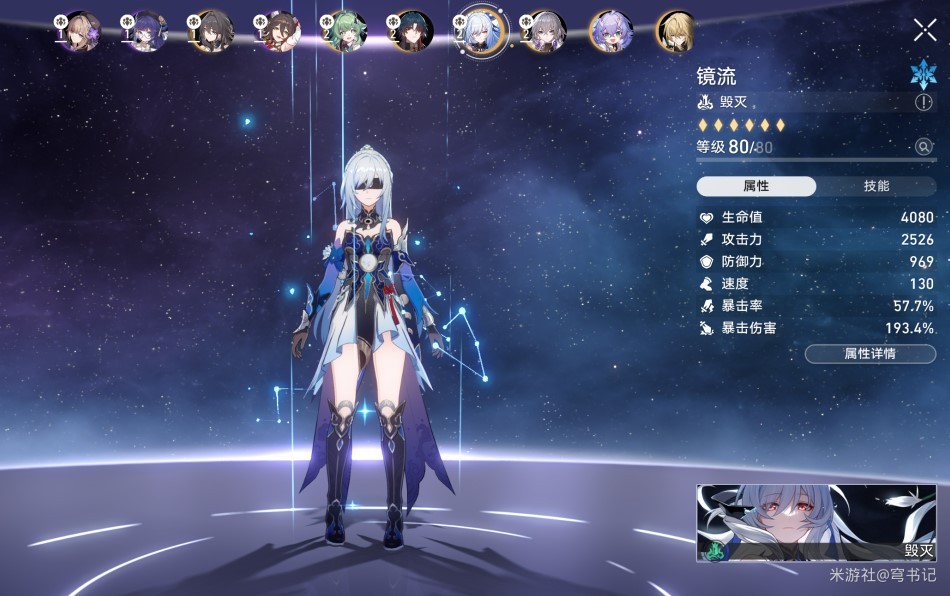The height and width of the screenshot is (596, 950).
Task: Switch to the 技能 skills tab
Action: coord(876,186)
